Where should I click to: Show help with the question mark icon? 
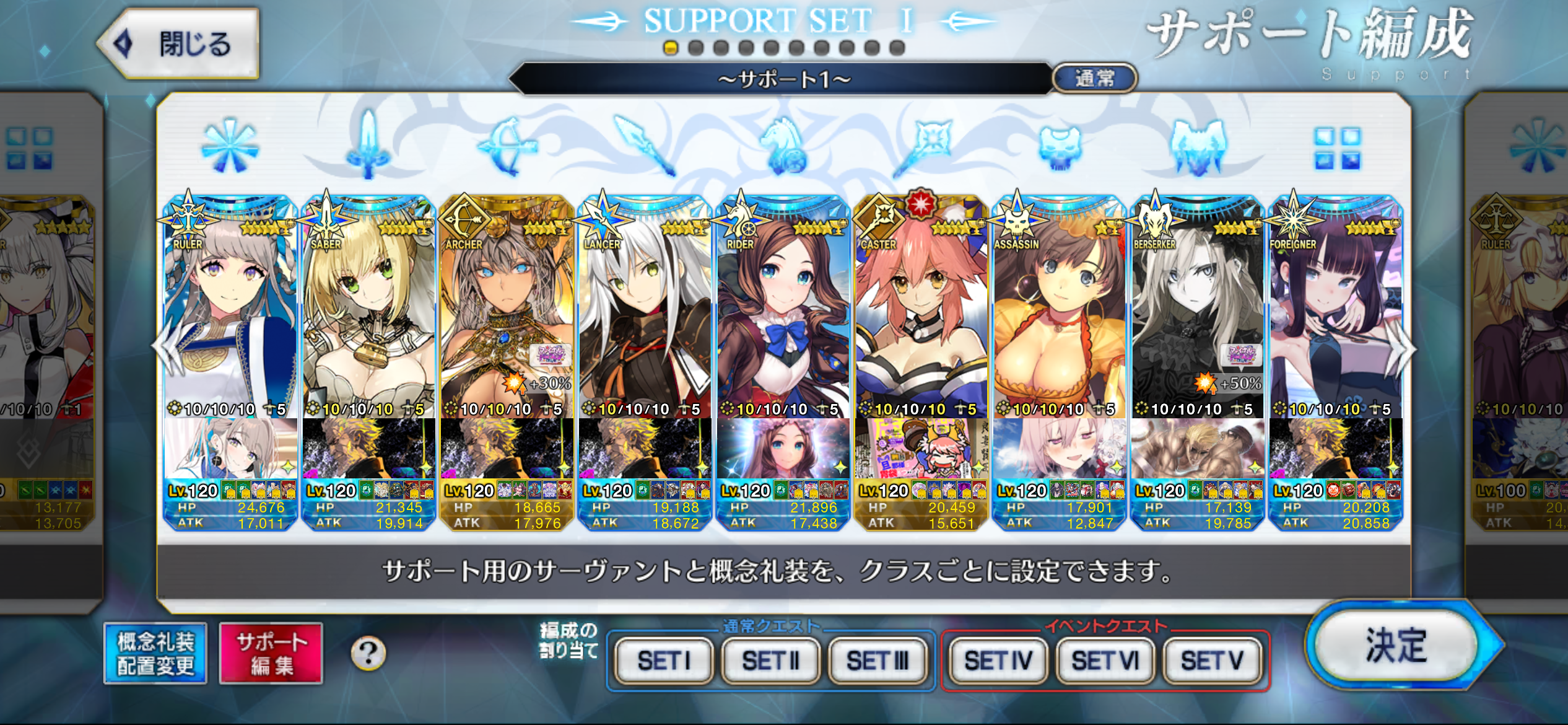pyautogui.click(x=368, y=653)
